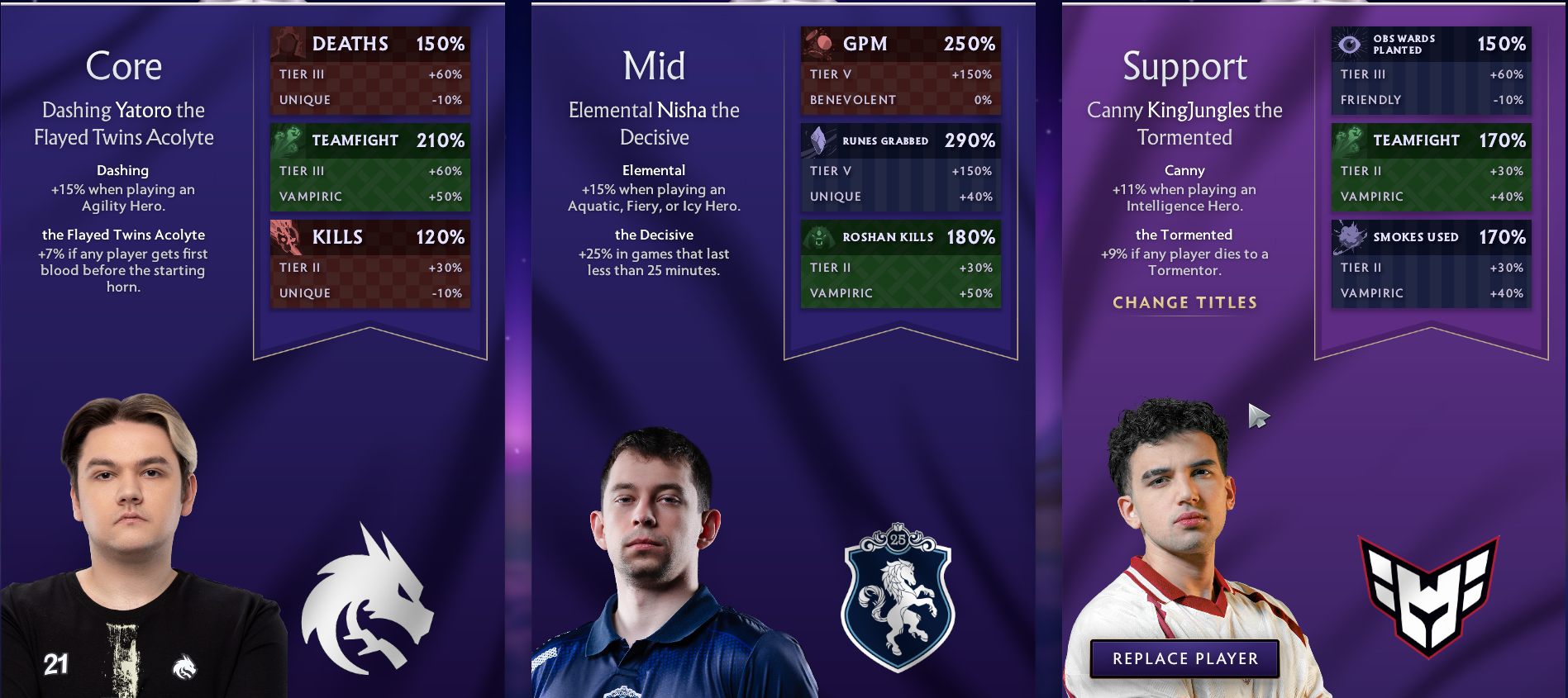Select the Kills stat card

click(370, 264)
